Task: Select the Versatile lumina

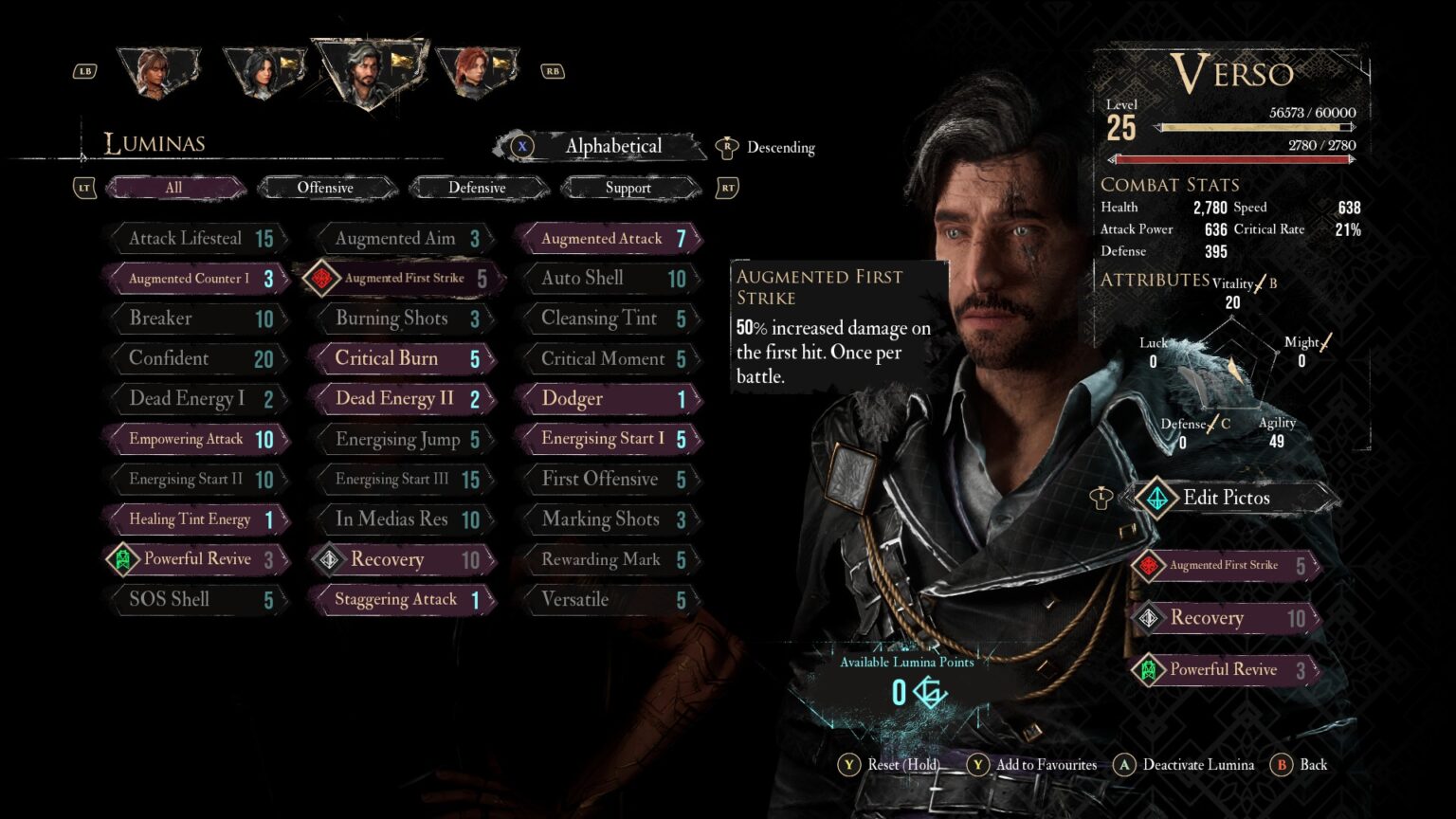Action: tap(610, 599)
